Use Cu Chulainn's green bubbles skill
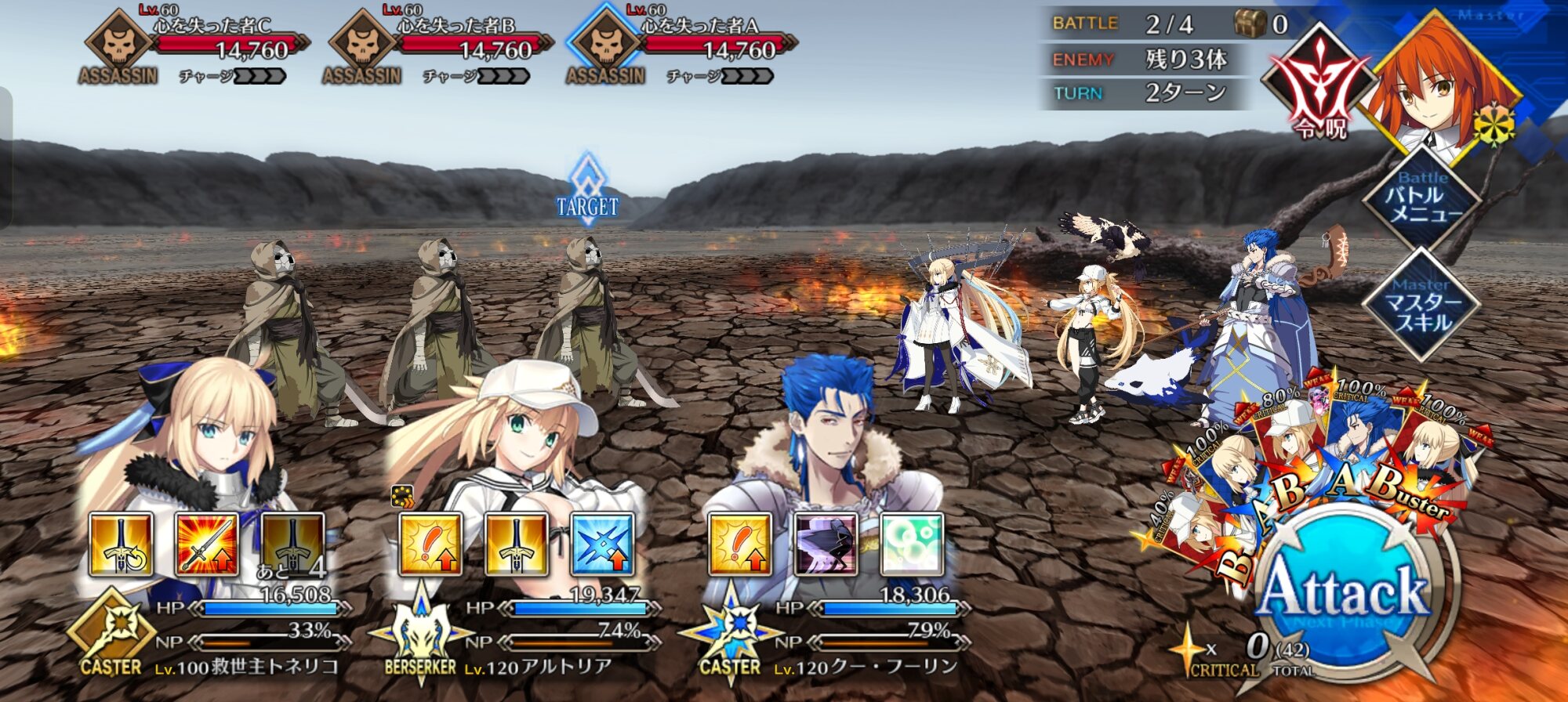Viewport: 1568px width, 702px height. coord(912,544)
